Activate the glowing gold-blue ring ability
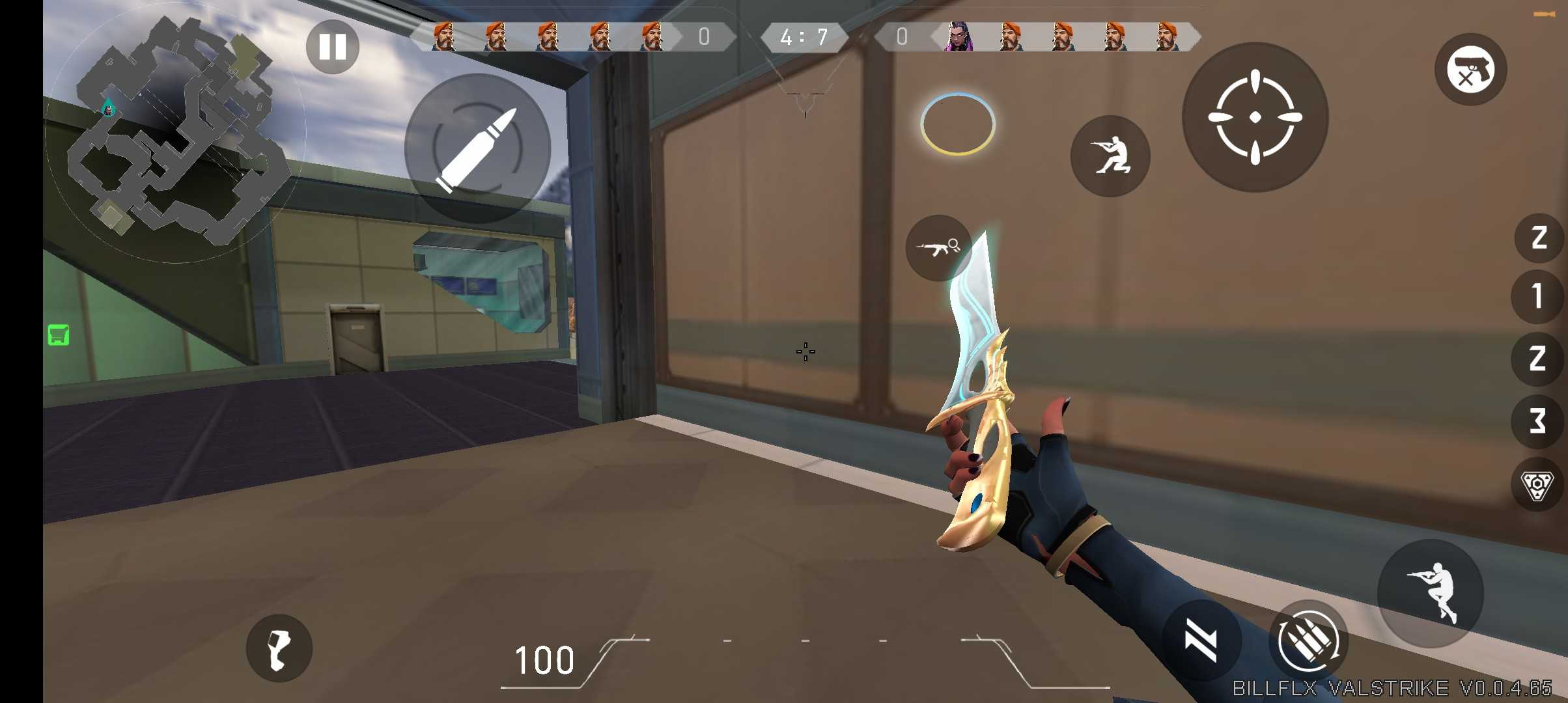Screen dimensions: 1568x703 957,124
